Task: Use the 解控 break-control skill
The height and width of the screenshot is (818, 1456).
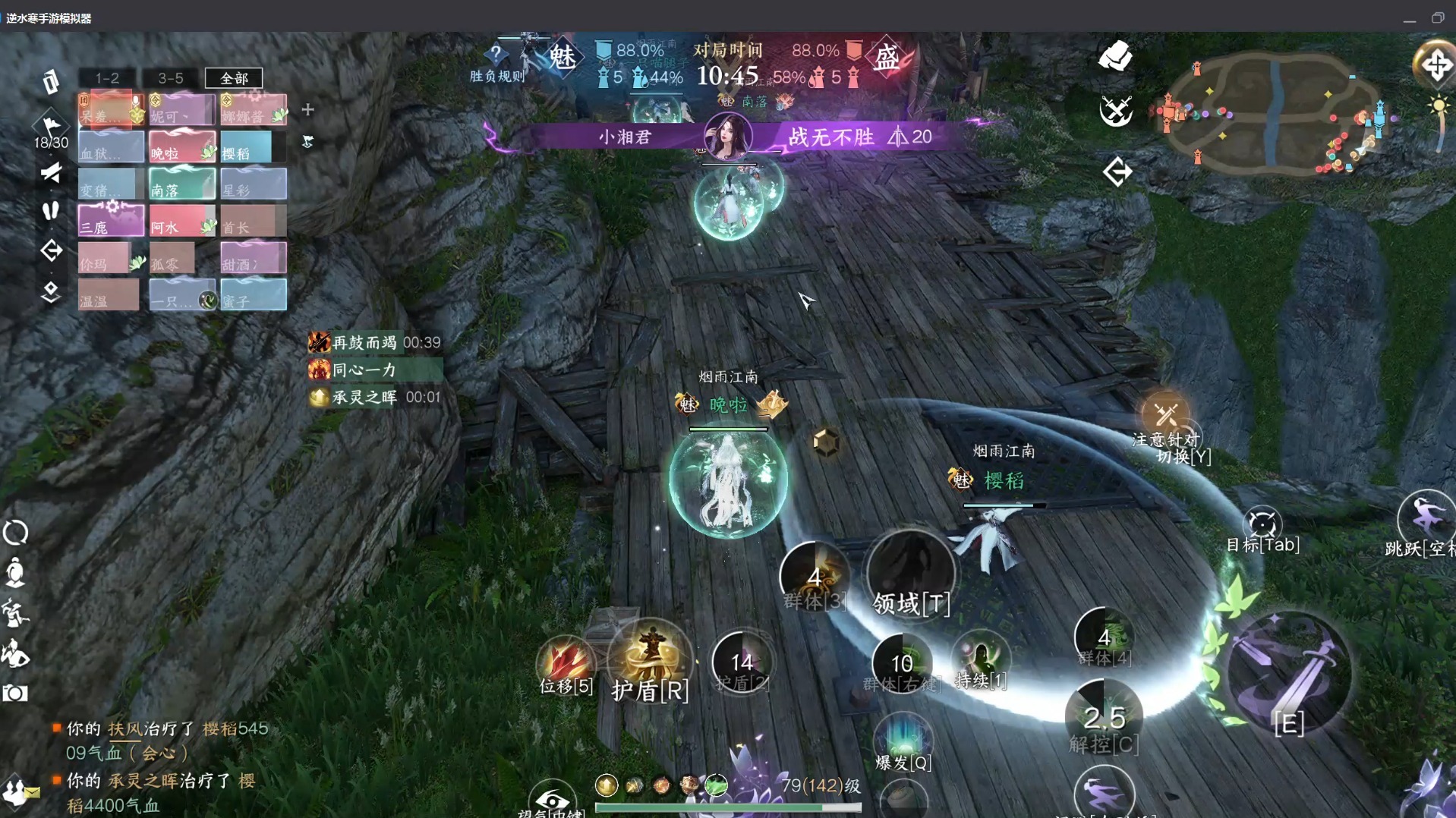Action: tap(1104, 717)
